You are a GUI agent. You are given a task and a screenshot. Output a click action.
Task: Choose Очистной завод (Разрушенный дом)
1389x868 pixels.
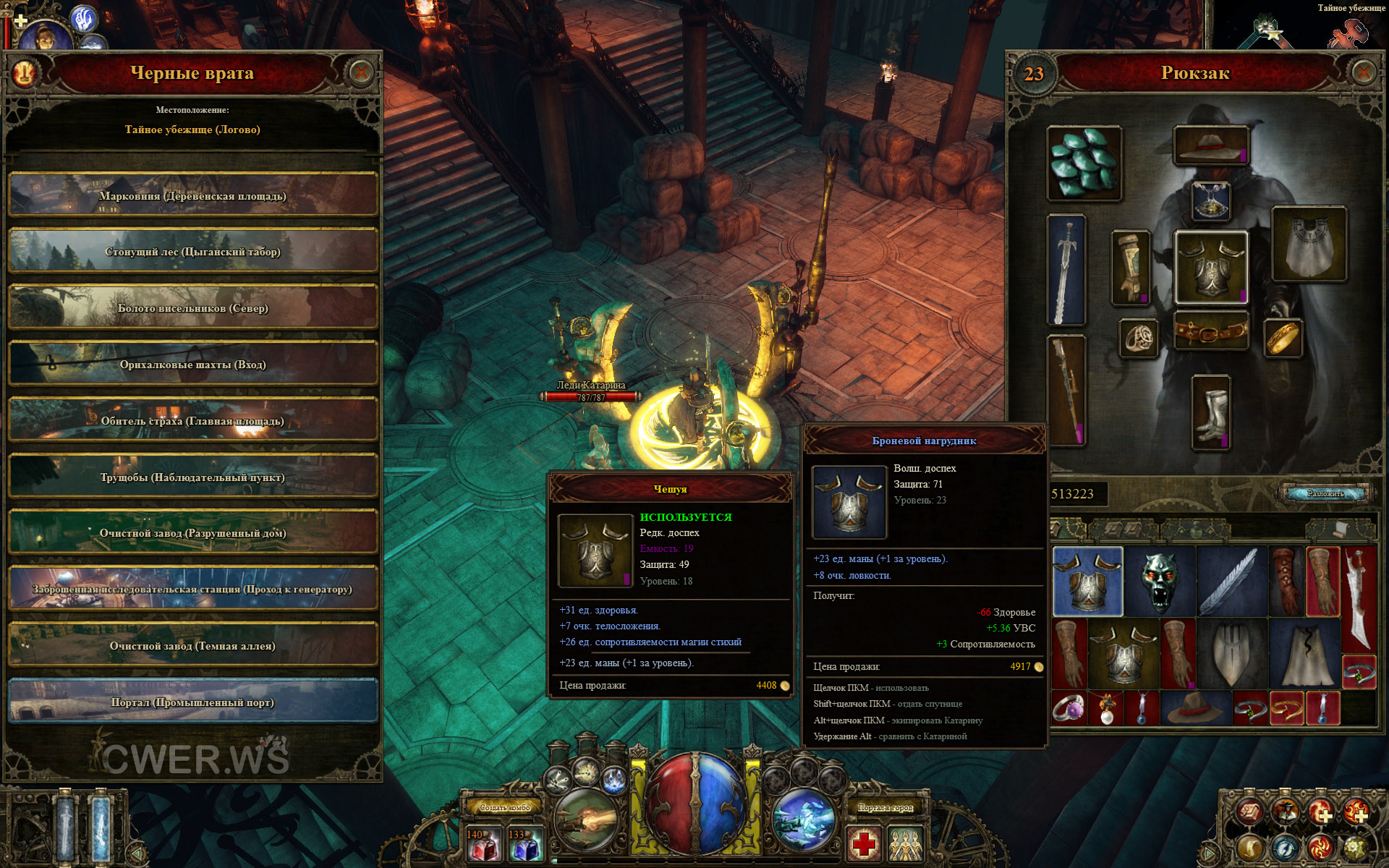point(192,533)
